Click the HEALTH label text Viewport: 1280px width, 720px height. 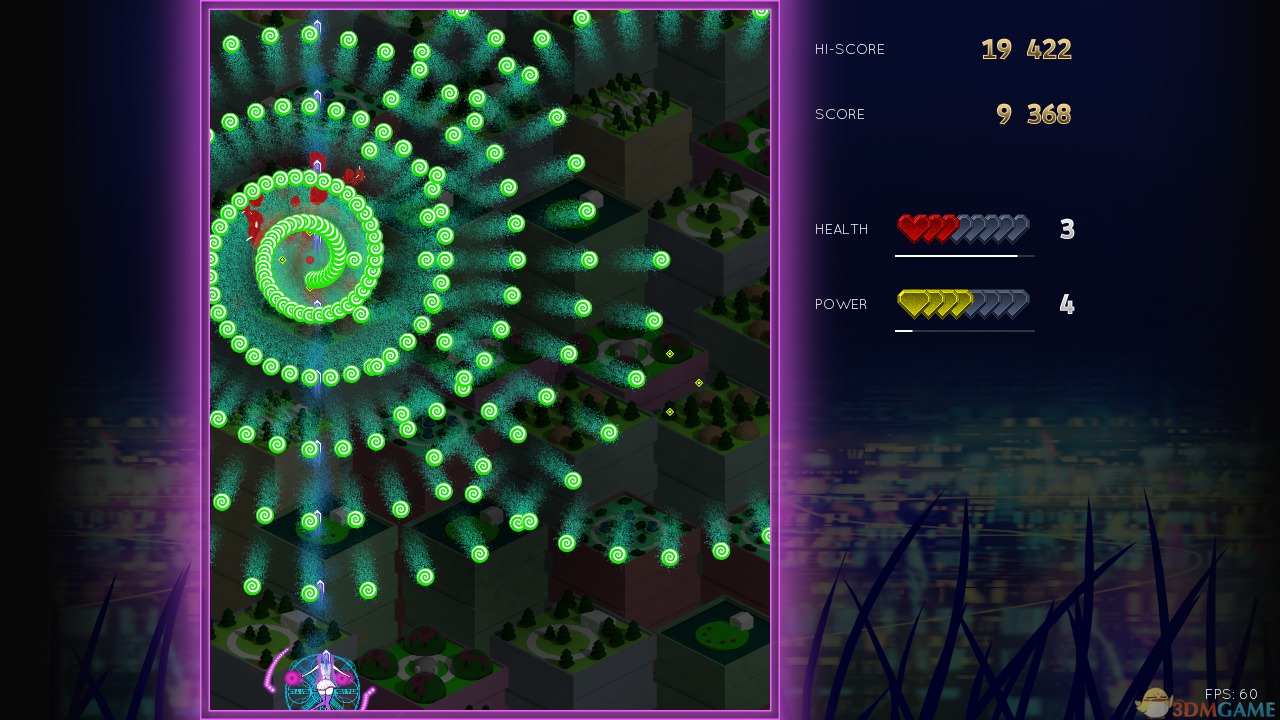tap(841, 229)
